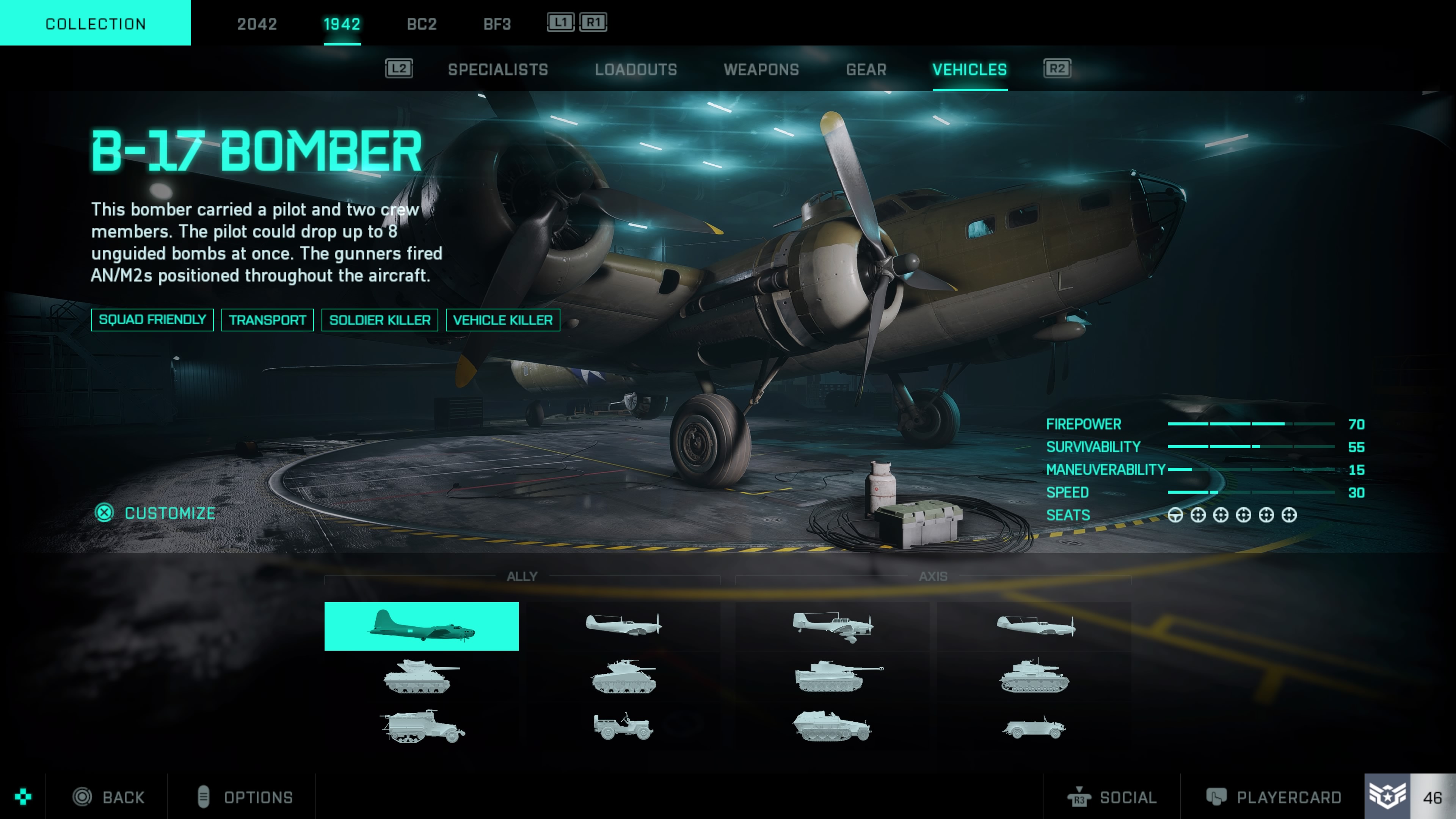
Task: Go to the Loadouts tab
Action: (635, 69)
